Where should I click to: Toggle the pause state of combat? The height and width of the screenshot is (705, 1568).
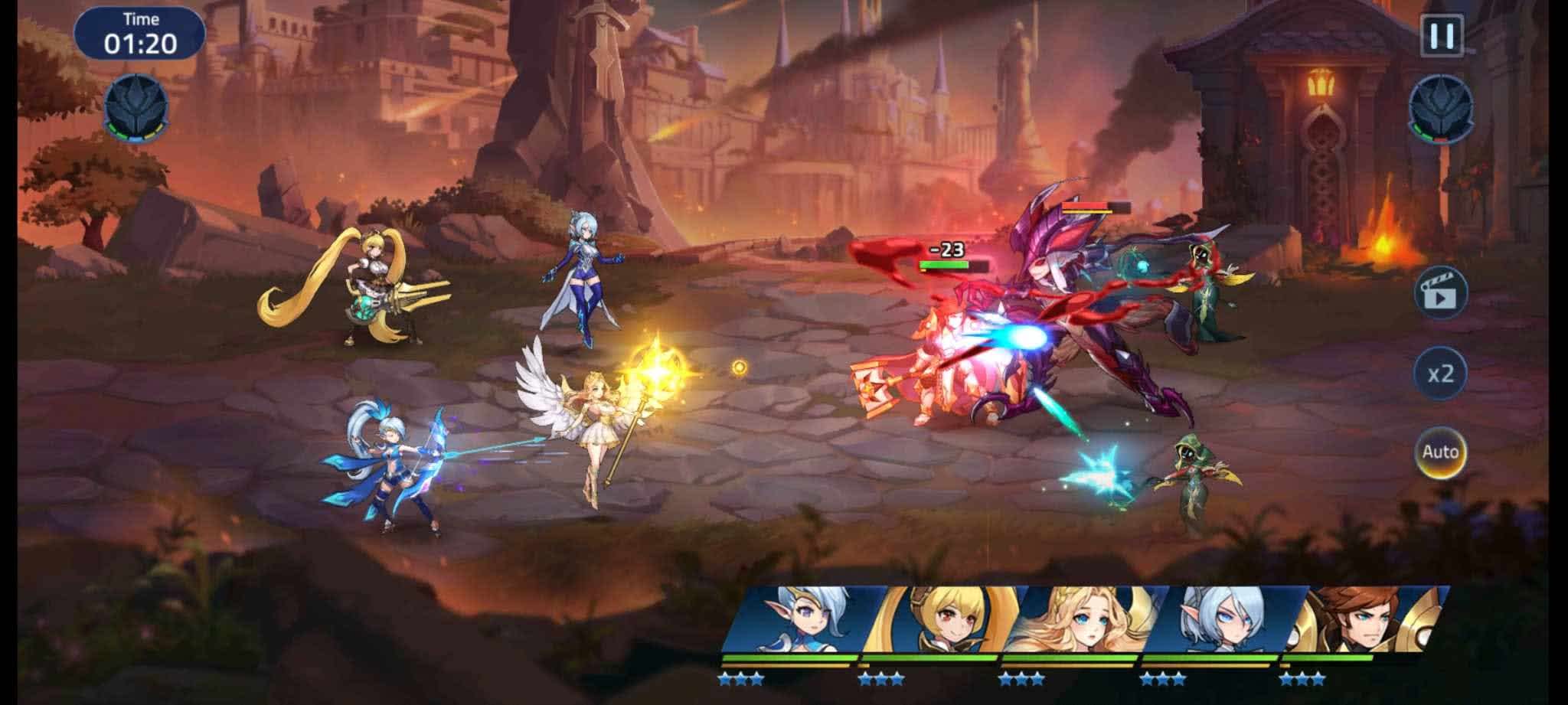coord(1441,34)
